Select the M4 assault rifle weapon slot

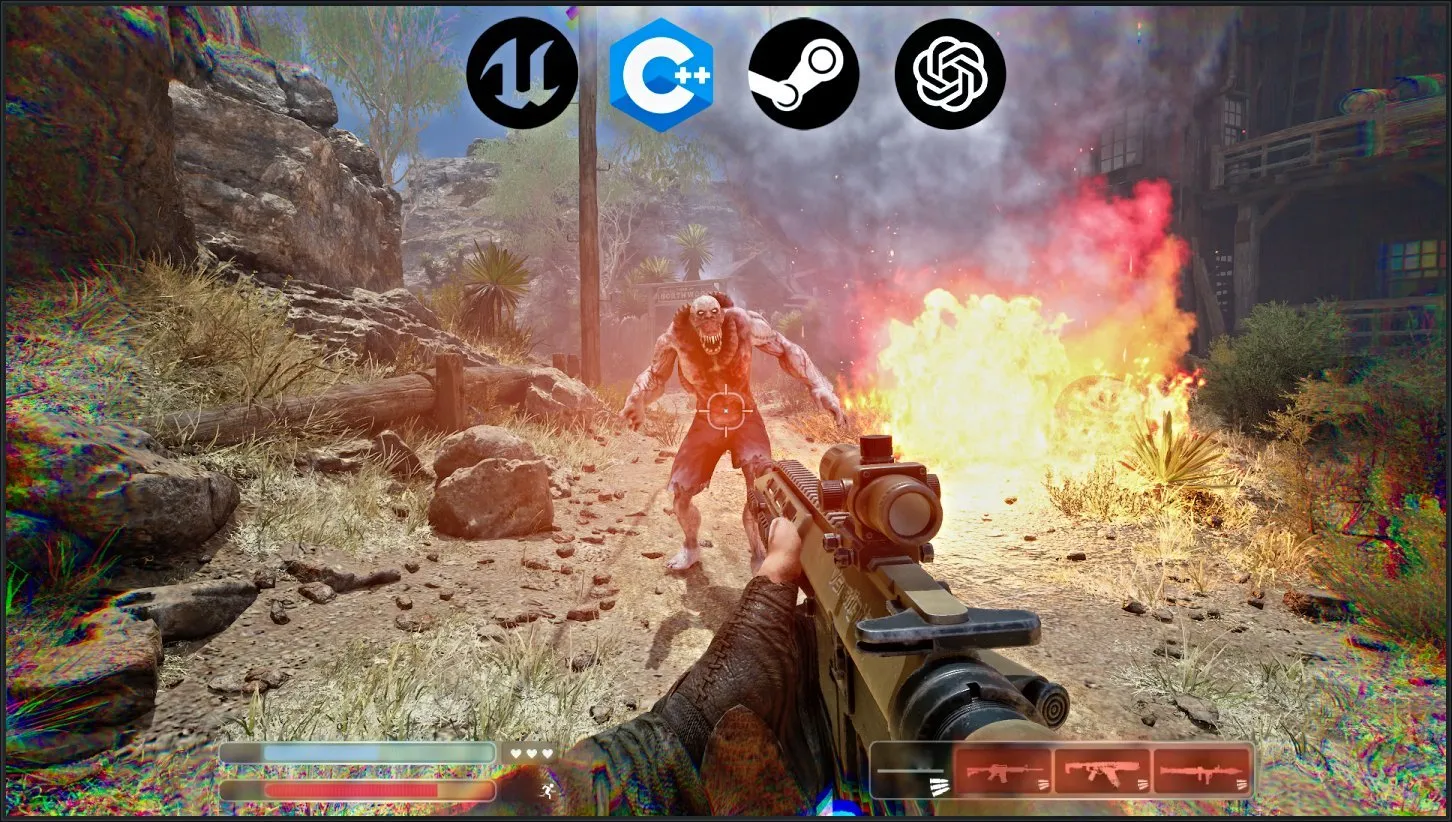1002,771
